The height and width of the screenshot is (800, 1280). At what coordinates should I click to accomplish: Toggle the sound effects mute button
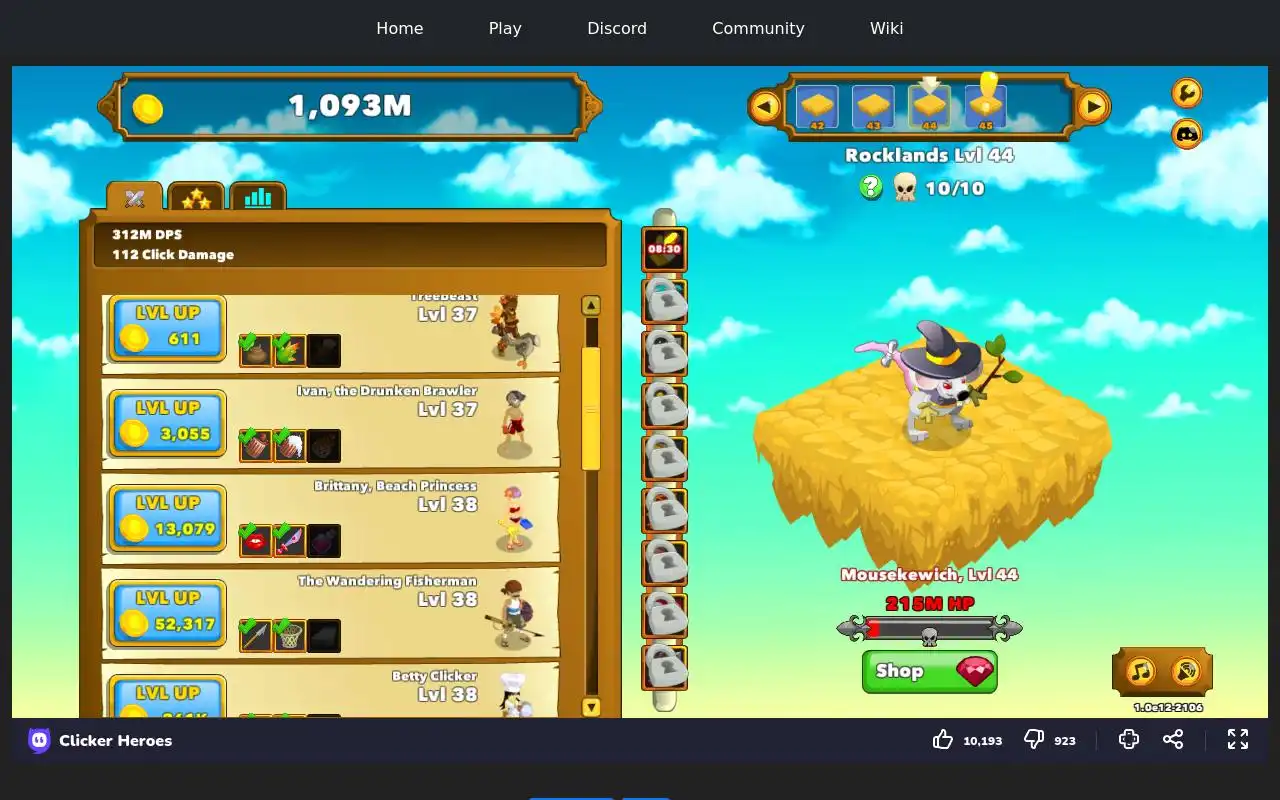pyautogui.click(x=1186, y=671)
